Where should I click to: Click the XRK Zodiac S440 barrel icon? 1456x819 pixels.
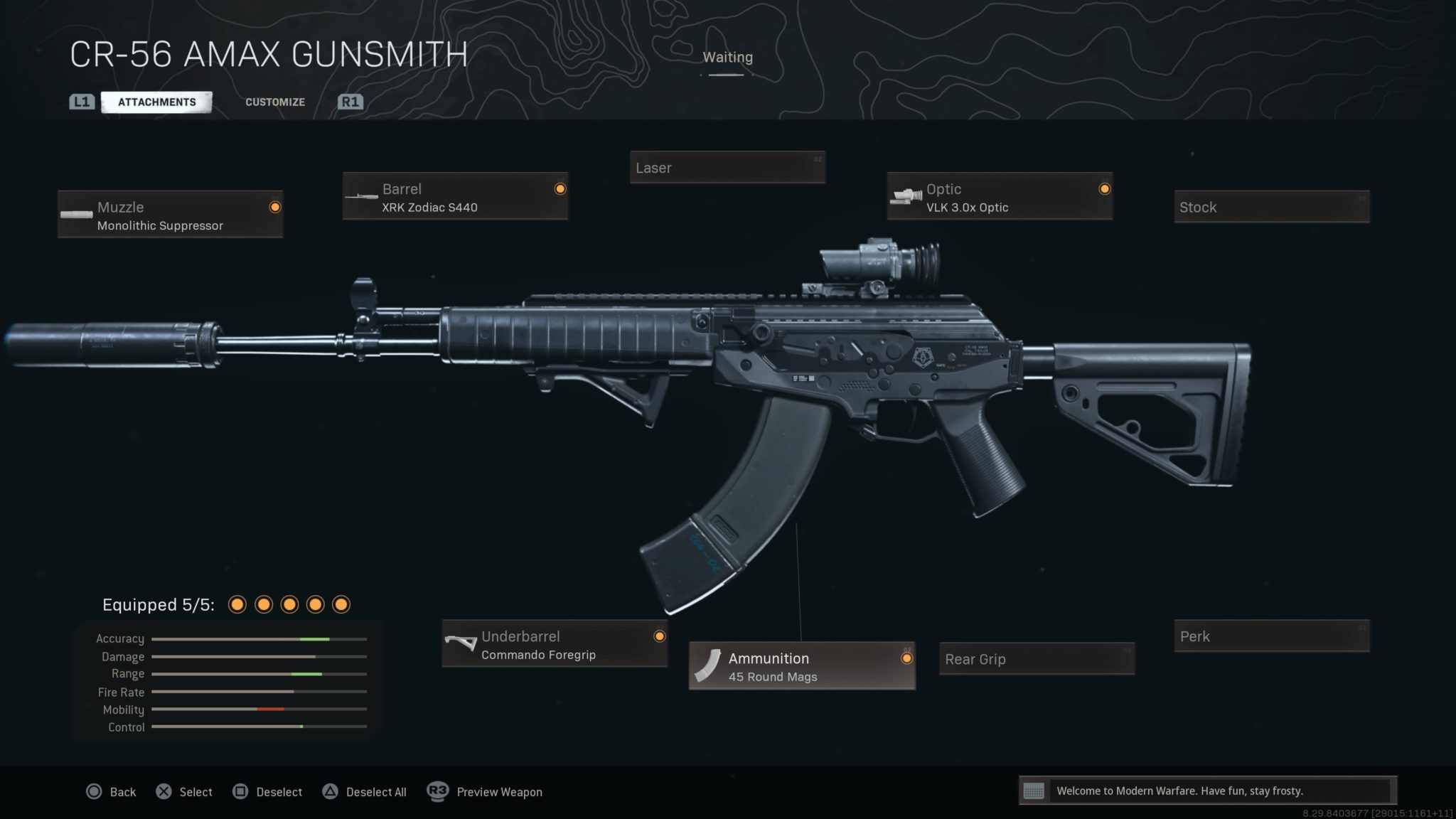point(362,196)
